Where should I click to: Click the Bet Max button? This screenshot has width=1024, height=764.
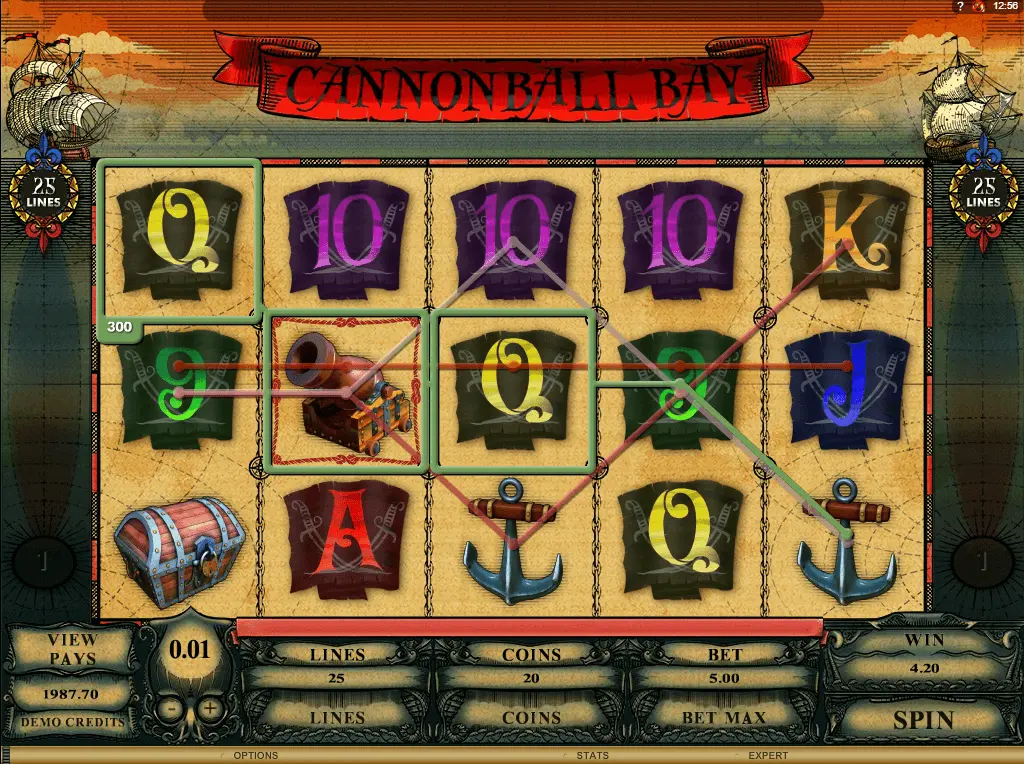point(725,717)
